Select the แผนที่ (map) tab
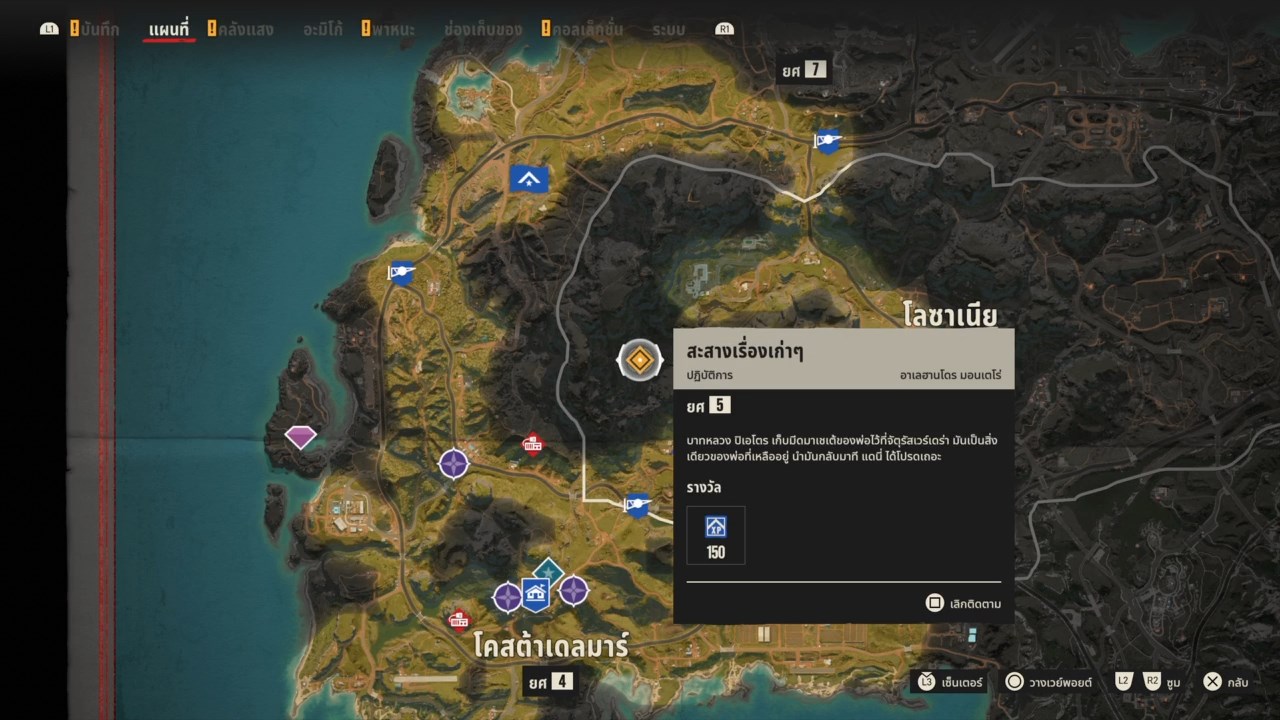The height and width of the screenshot is (720, 1280). click(168, 30)
